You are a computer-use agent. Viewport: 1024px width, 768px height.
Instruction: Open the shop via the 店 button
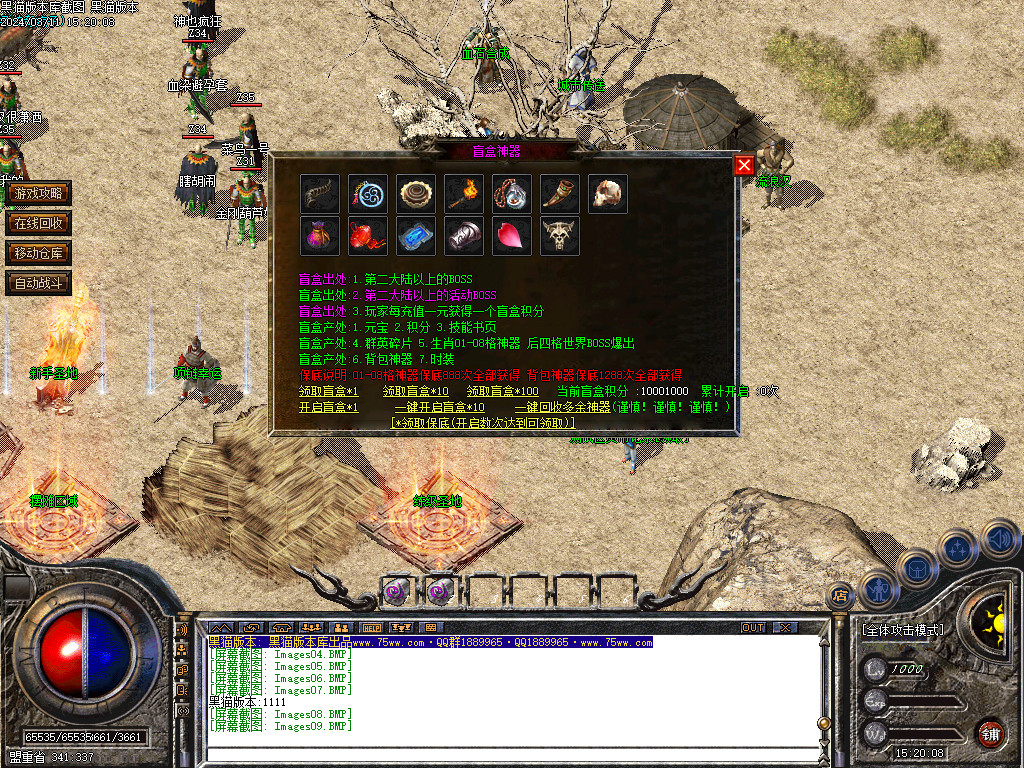(840, 596)
